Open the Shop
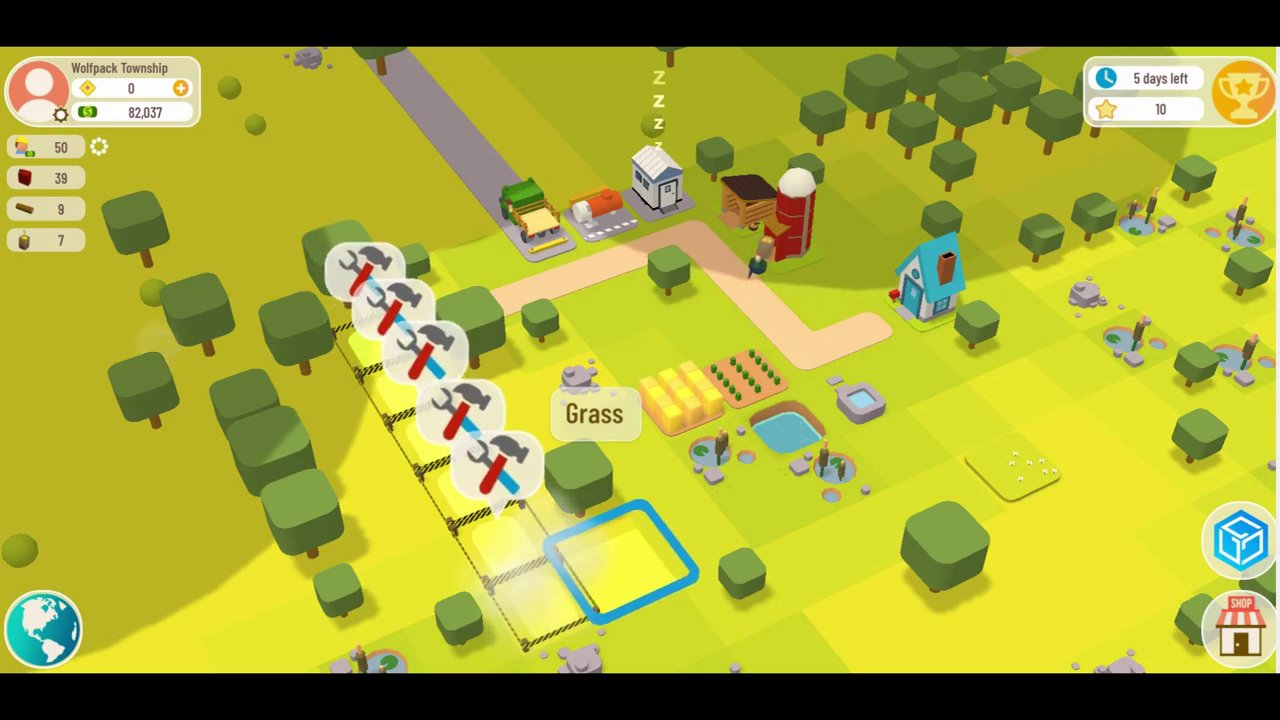This screenshot has height=720, width=1280. click(x=1240, y=625)
